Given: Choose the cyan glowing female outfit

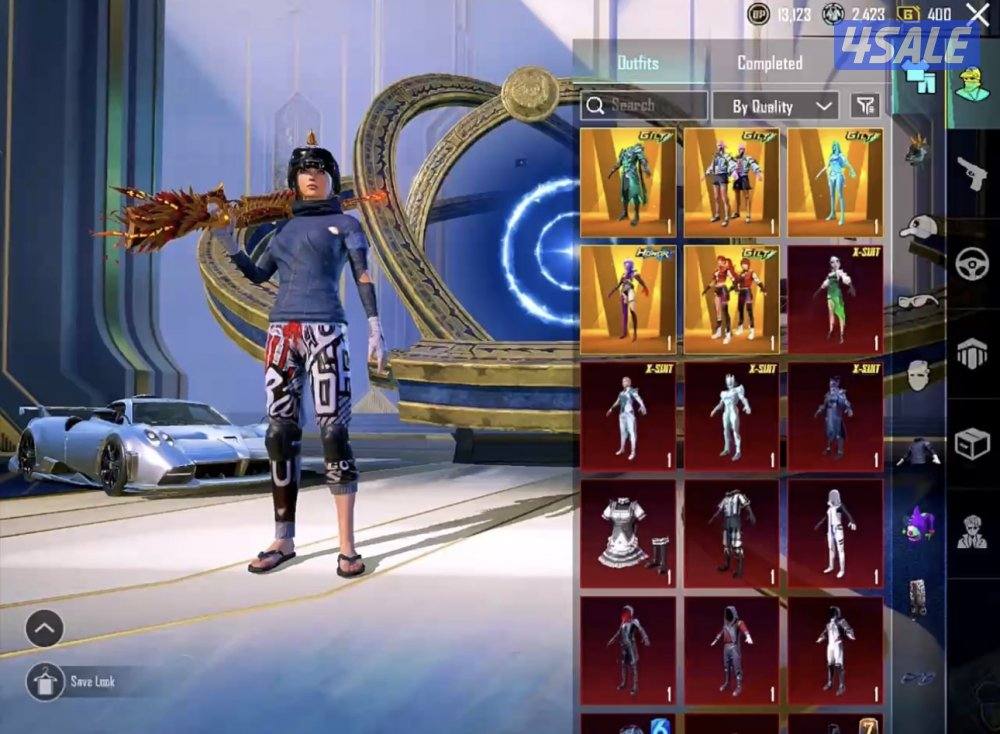Looking at the screenshot, I should click(835, 182).
